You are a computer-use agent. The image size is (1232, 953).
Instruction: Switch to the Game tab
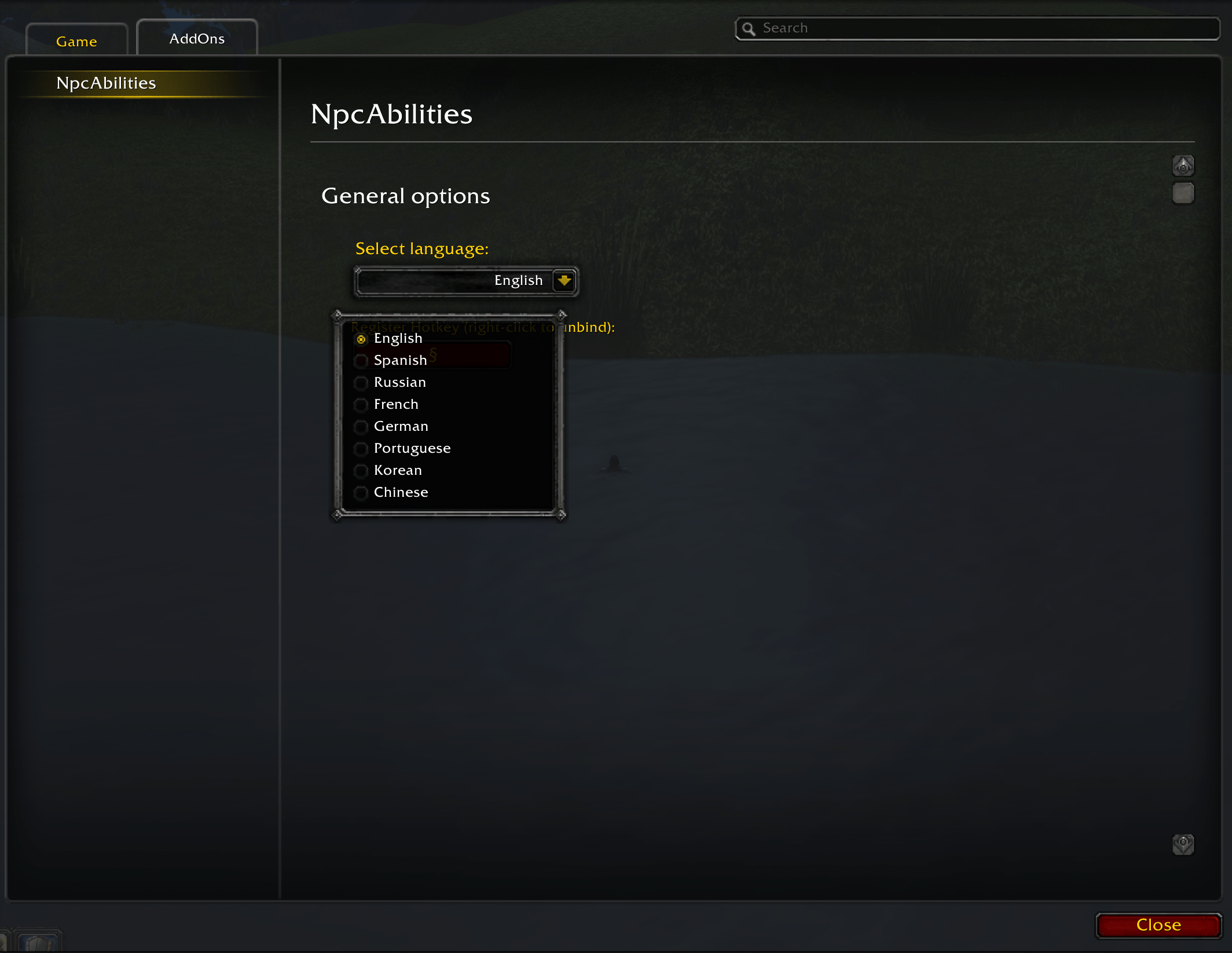click(76, 41)
